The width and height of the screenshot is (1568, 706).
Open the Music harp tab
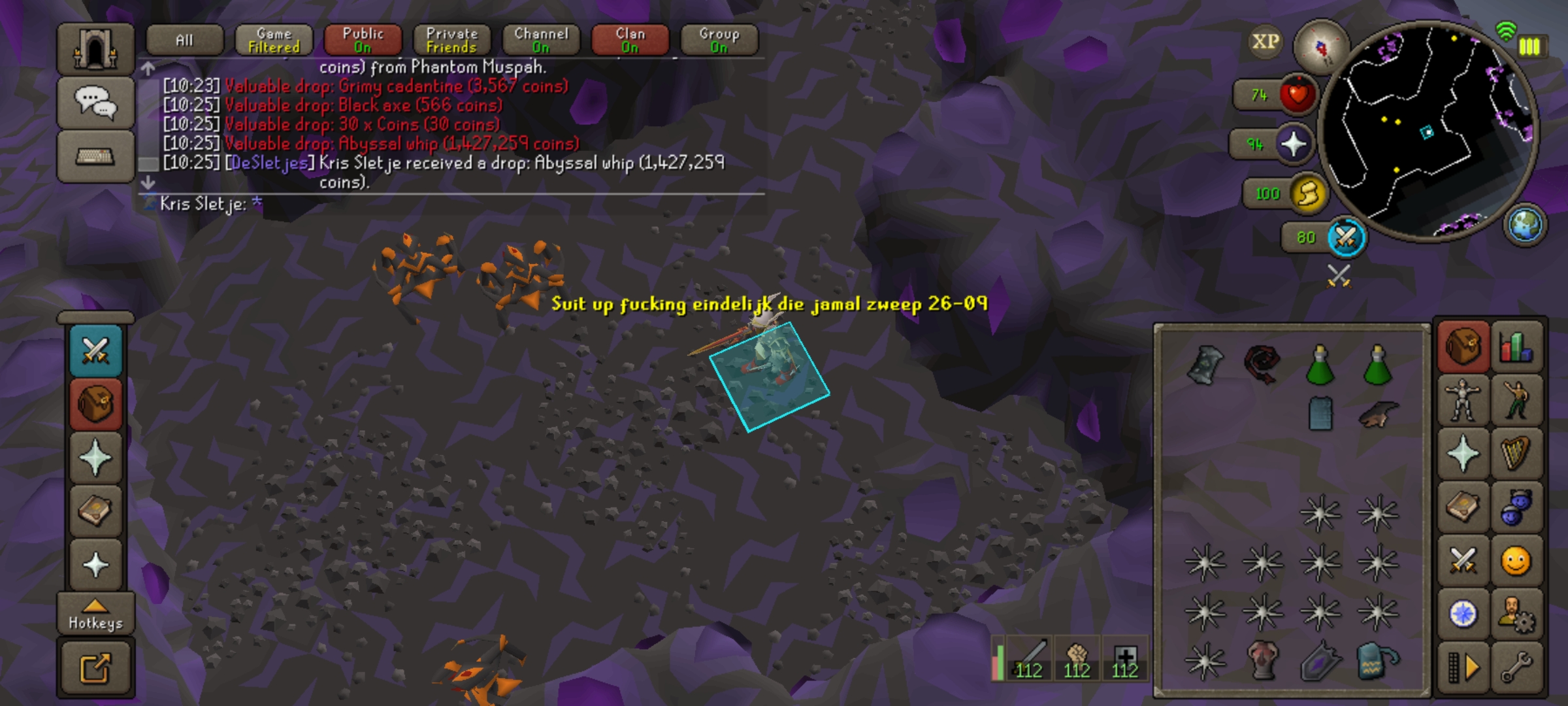tap(1516, 454)
